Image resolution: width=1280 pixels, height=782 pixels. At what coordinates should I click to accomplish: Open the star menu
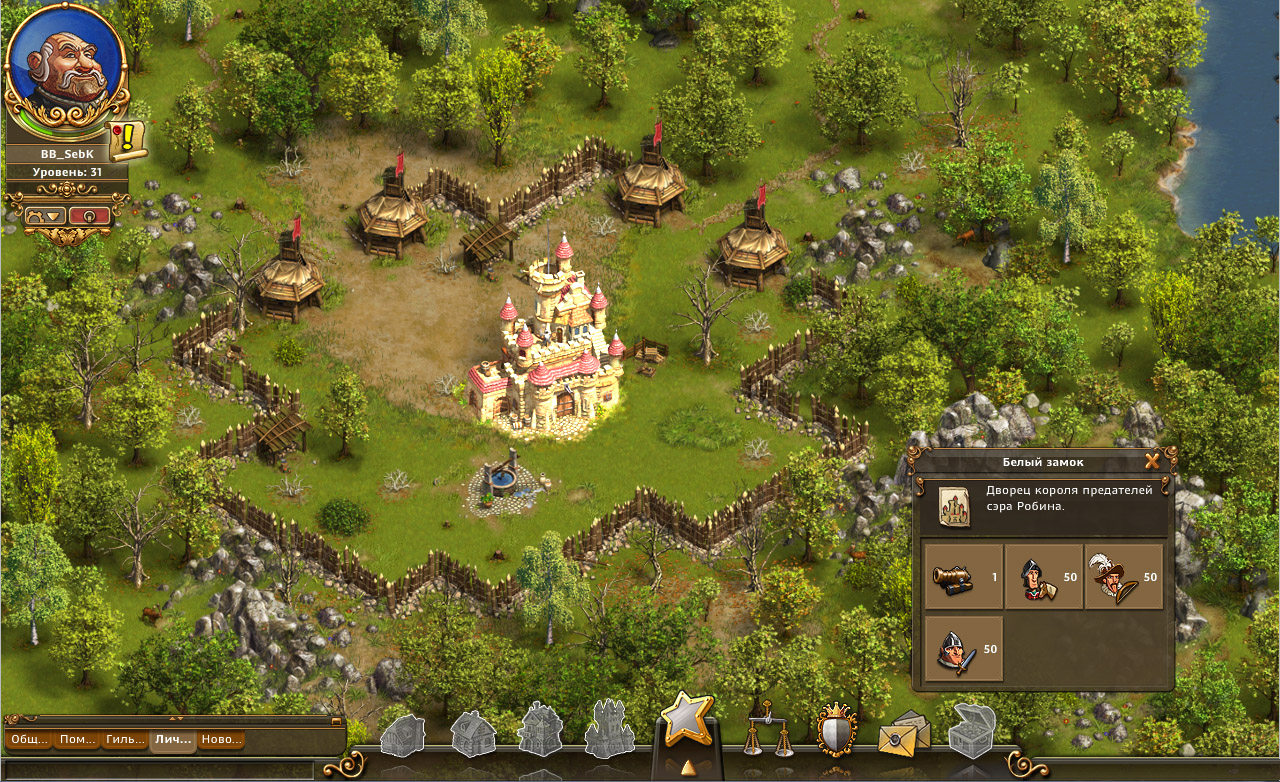click(687, 720)
